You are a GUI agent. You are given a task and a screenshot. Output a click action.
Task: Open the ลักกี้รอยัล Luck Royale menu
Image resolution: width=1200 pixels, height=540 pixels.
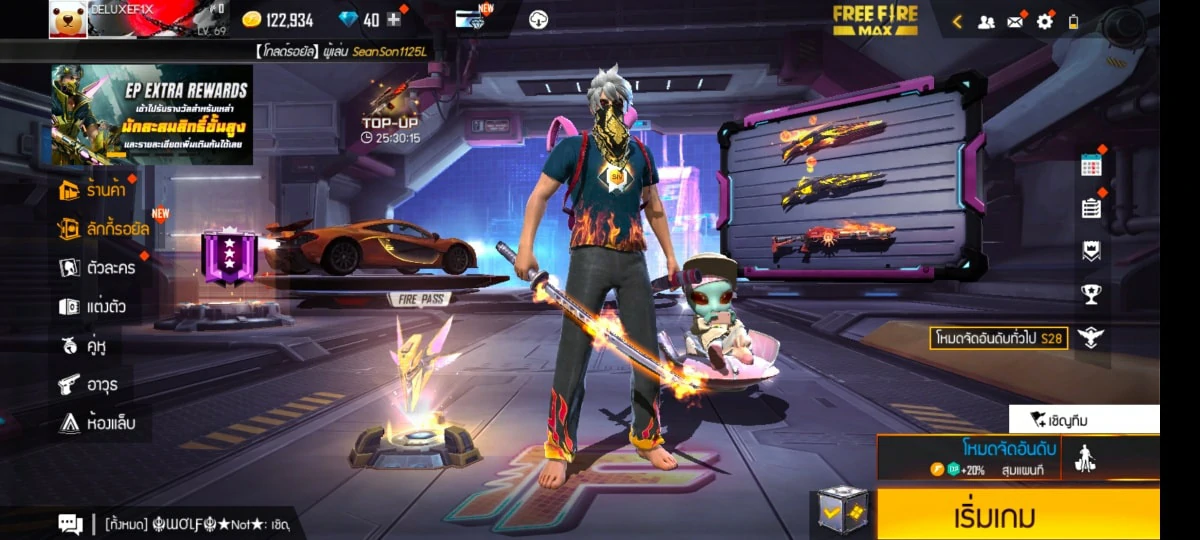tap(104, 229)
